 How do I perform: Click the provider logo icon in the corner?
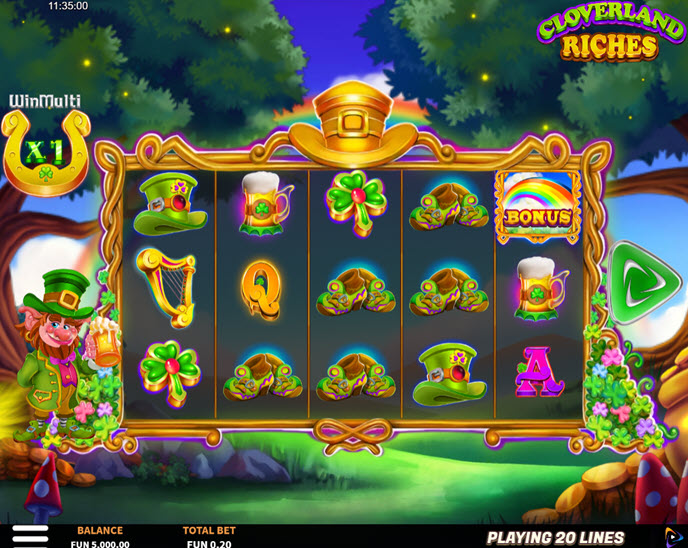tap(674, 537)
